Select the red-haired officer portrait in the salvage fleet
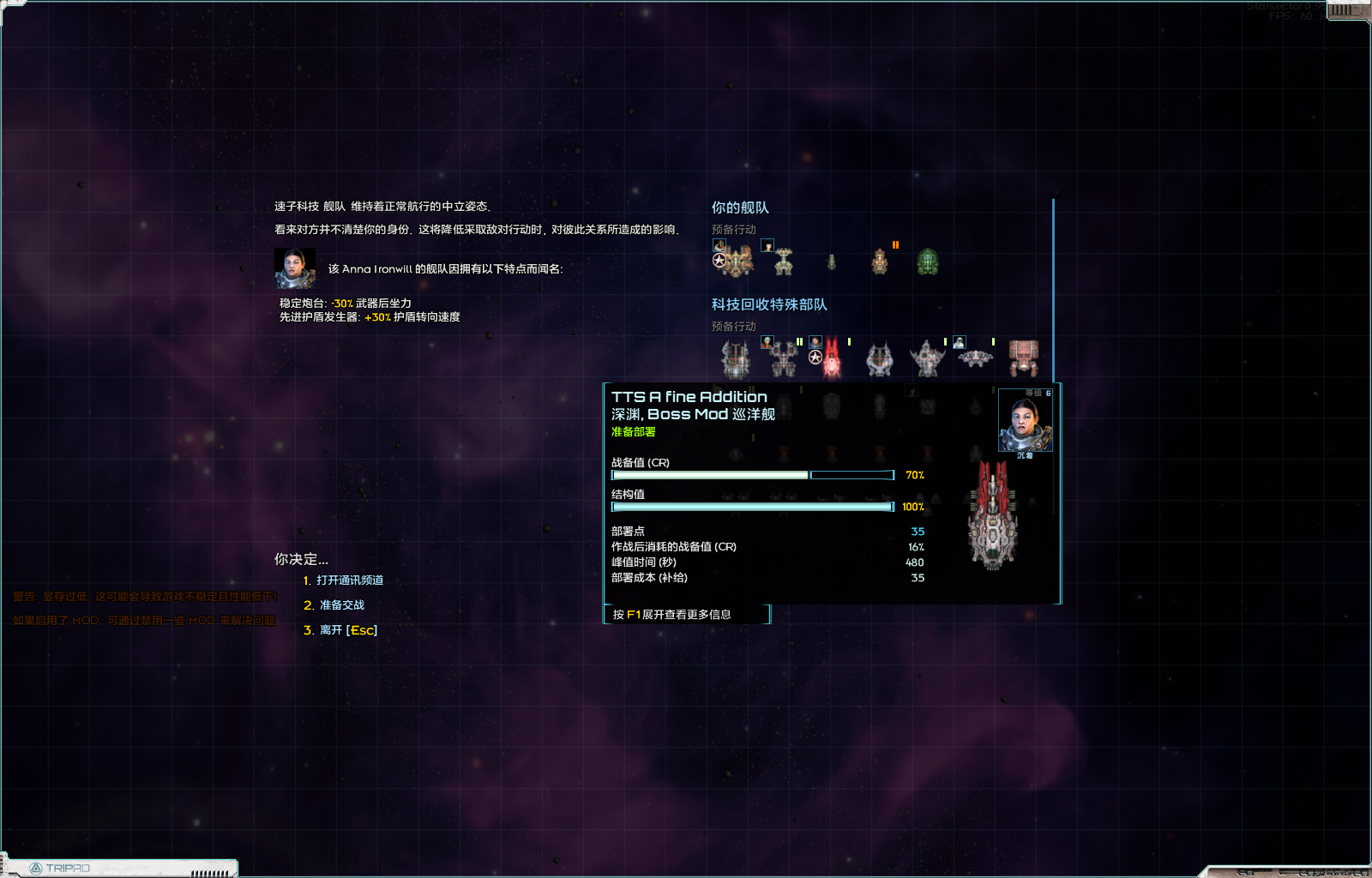Image resolution: width=1372 pixels, height=878 pixels. [x=768, y=340]
